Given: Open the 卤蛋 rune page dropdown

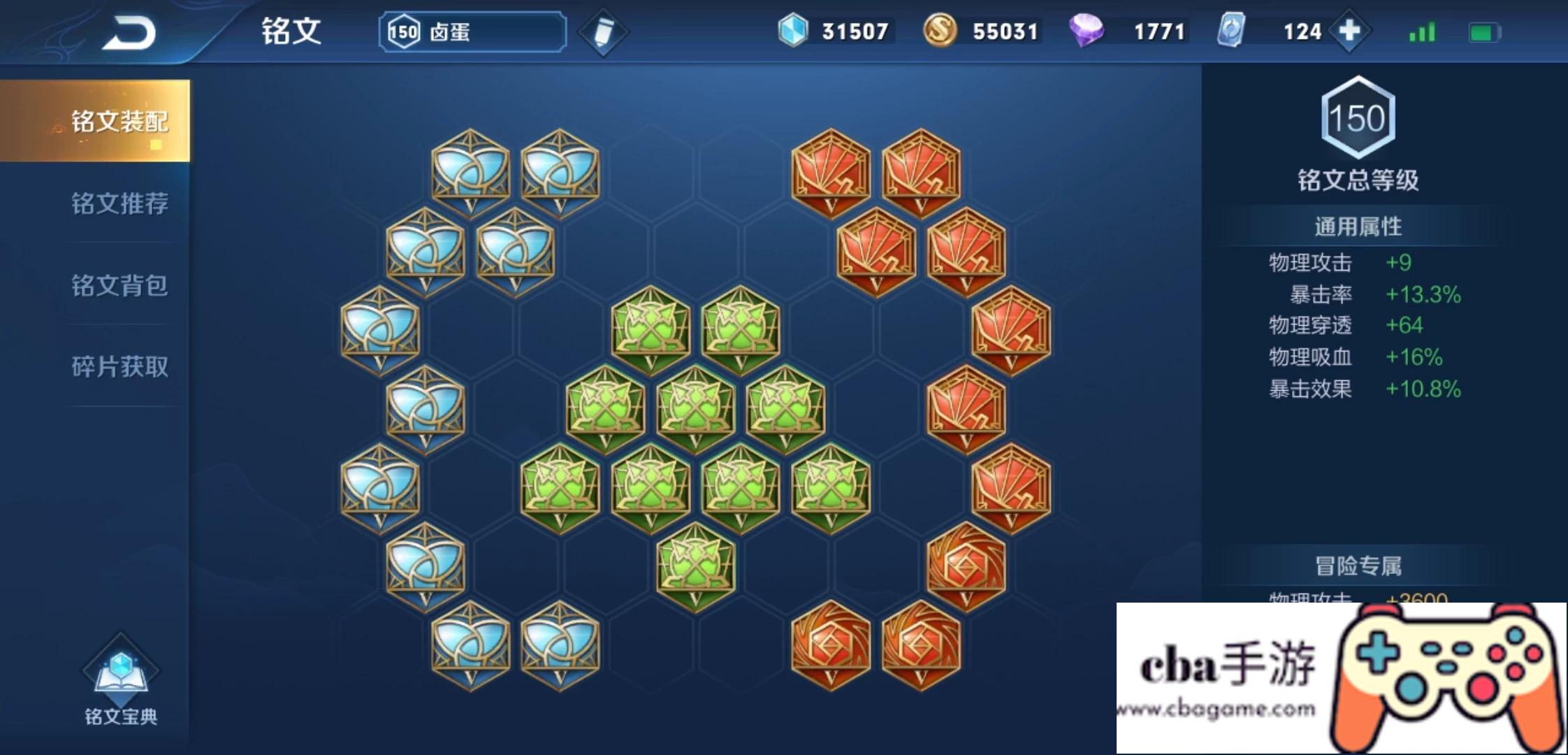Looking at the screenshot, I should [x=473, y=32].
